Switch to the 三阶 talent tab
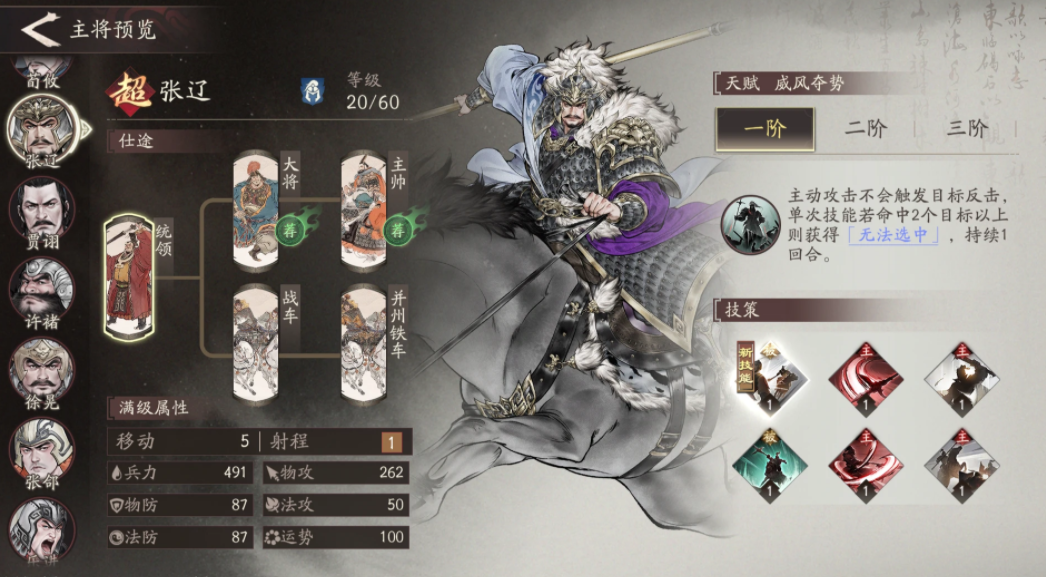 [x=965, y=128]
